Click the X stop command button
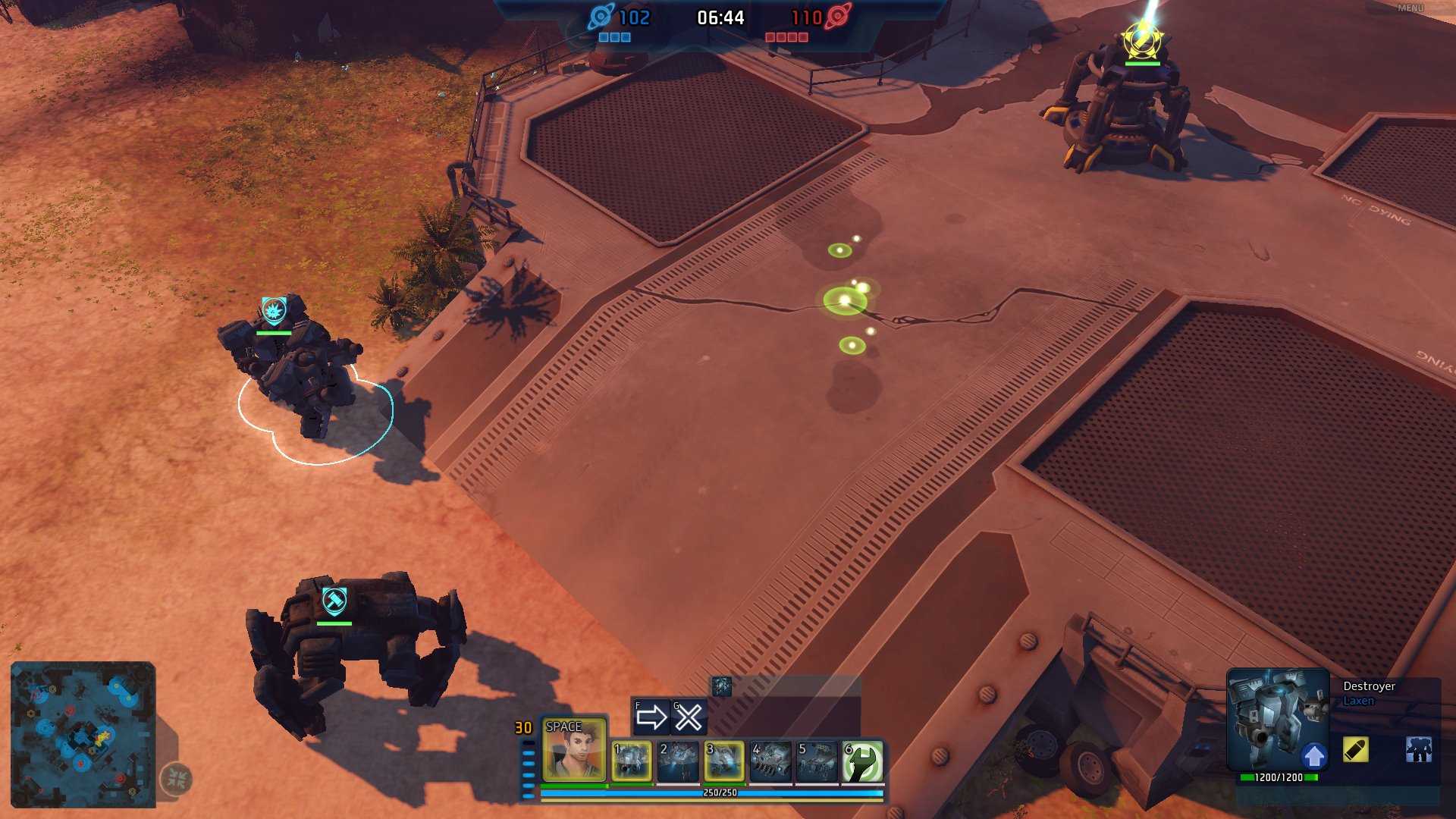Screen dimensions: 1456x819 click(689, 717)
